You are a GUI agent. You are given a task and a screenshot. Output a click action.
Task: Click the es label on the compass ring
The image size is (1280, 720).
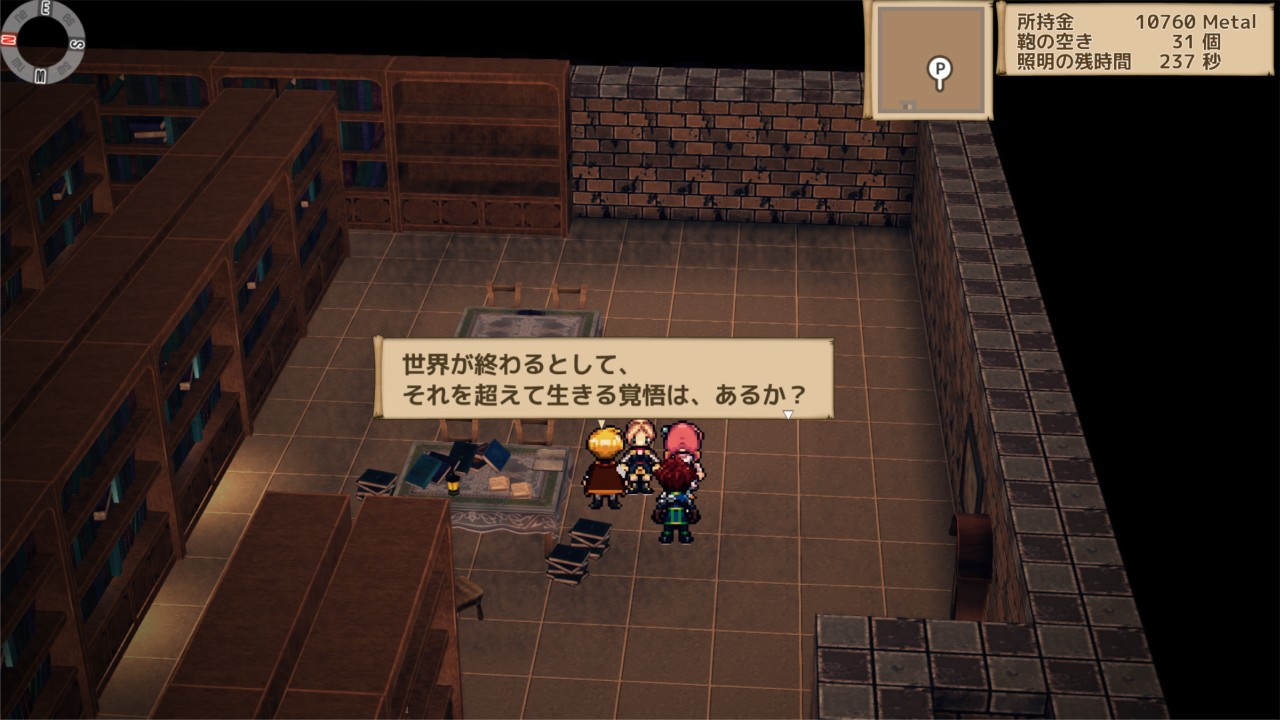point(68,19)
